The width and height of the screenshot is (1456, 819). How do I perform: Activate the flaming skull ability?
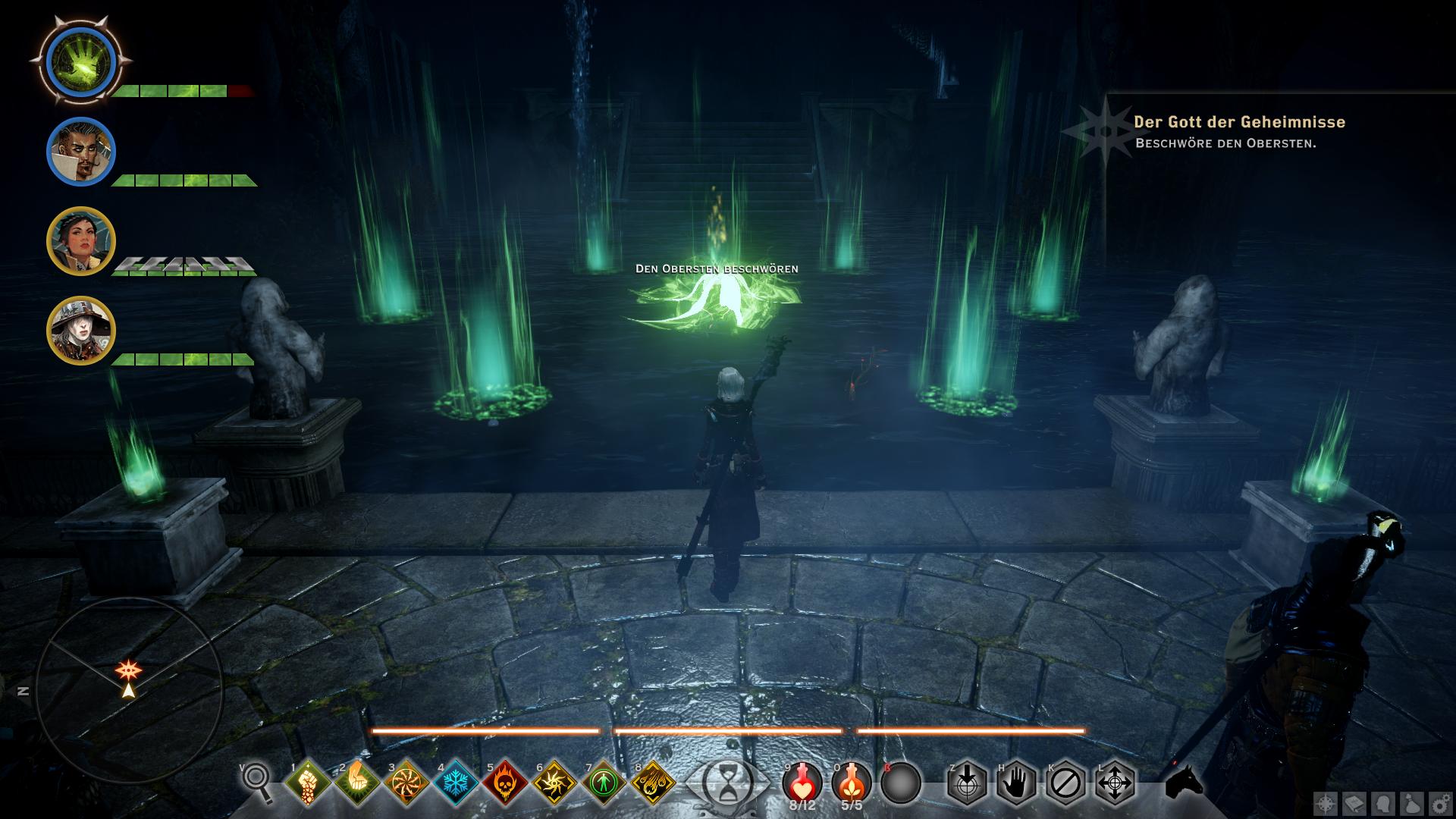[506, 783]
